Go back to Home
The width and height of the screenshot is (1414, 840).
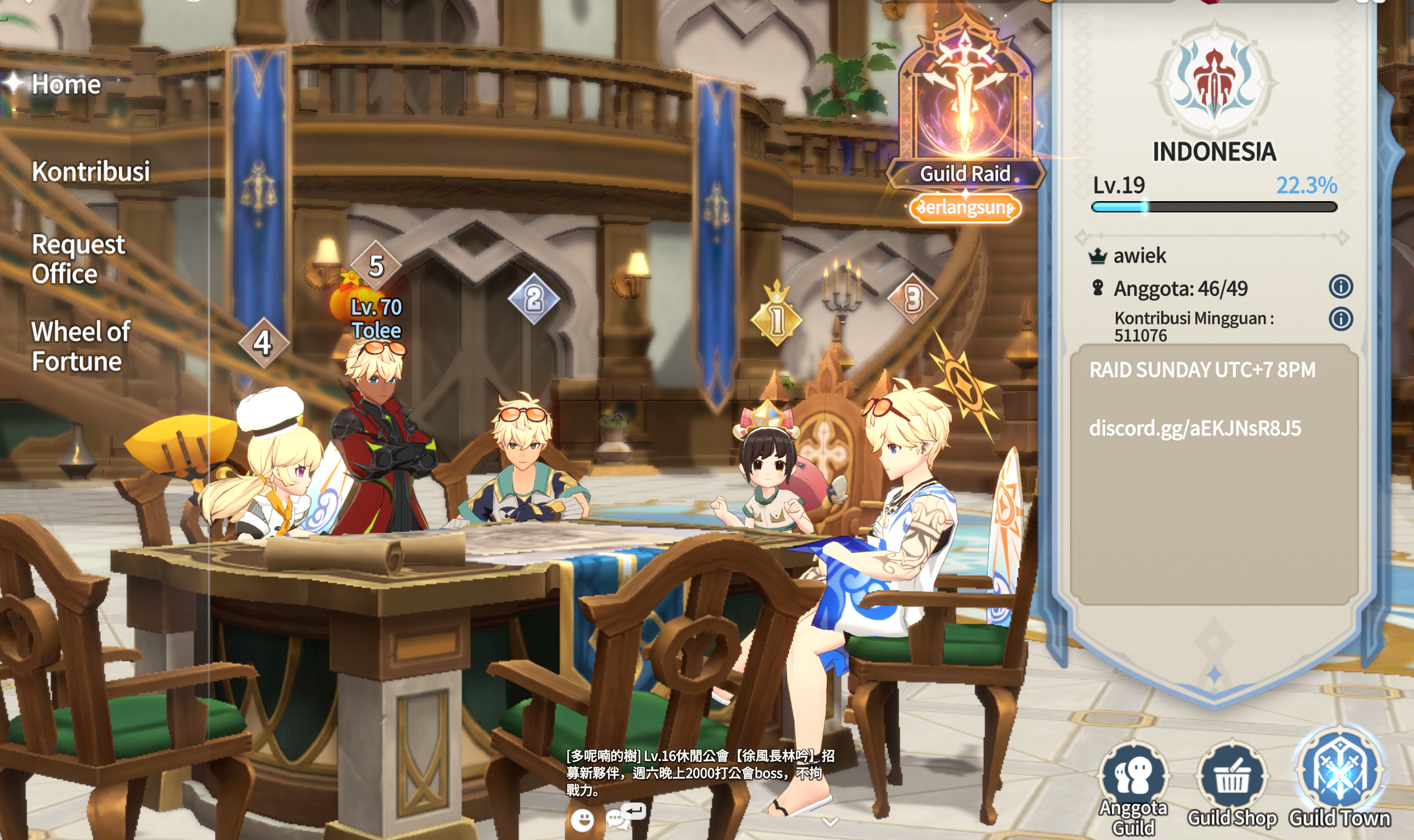click(65, 85)
